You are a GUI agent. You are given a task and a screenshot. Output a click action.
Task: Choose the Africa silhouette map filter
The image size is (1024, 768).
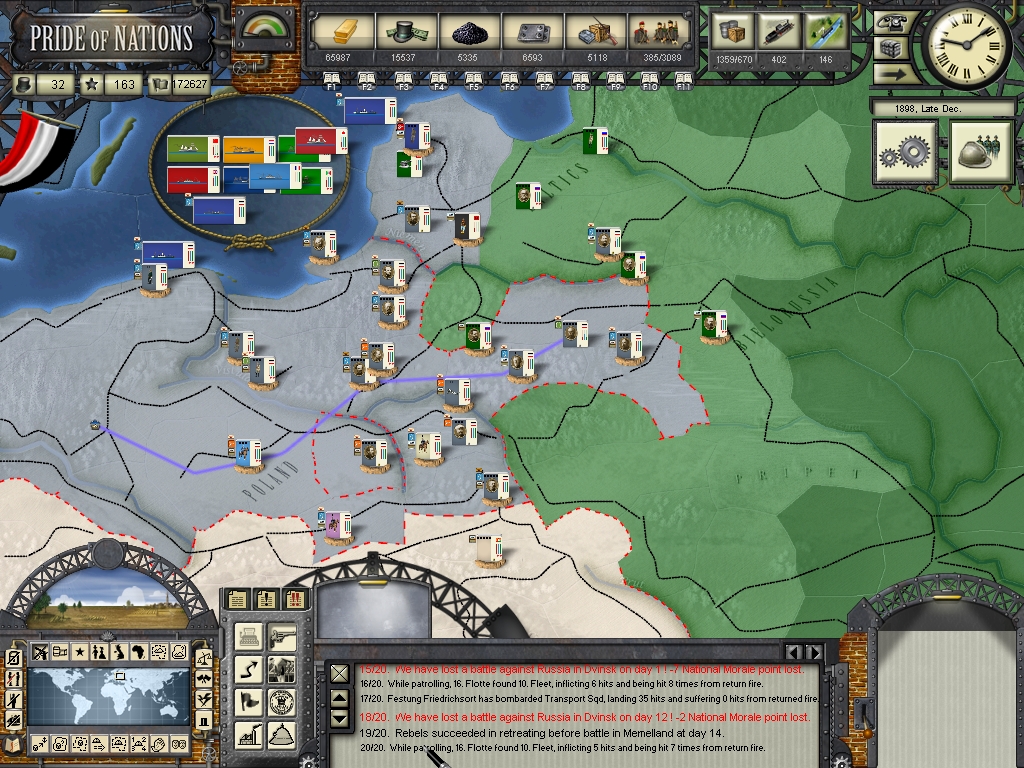coord(139,652)
